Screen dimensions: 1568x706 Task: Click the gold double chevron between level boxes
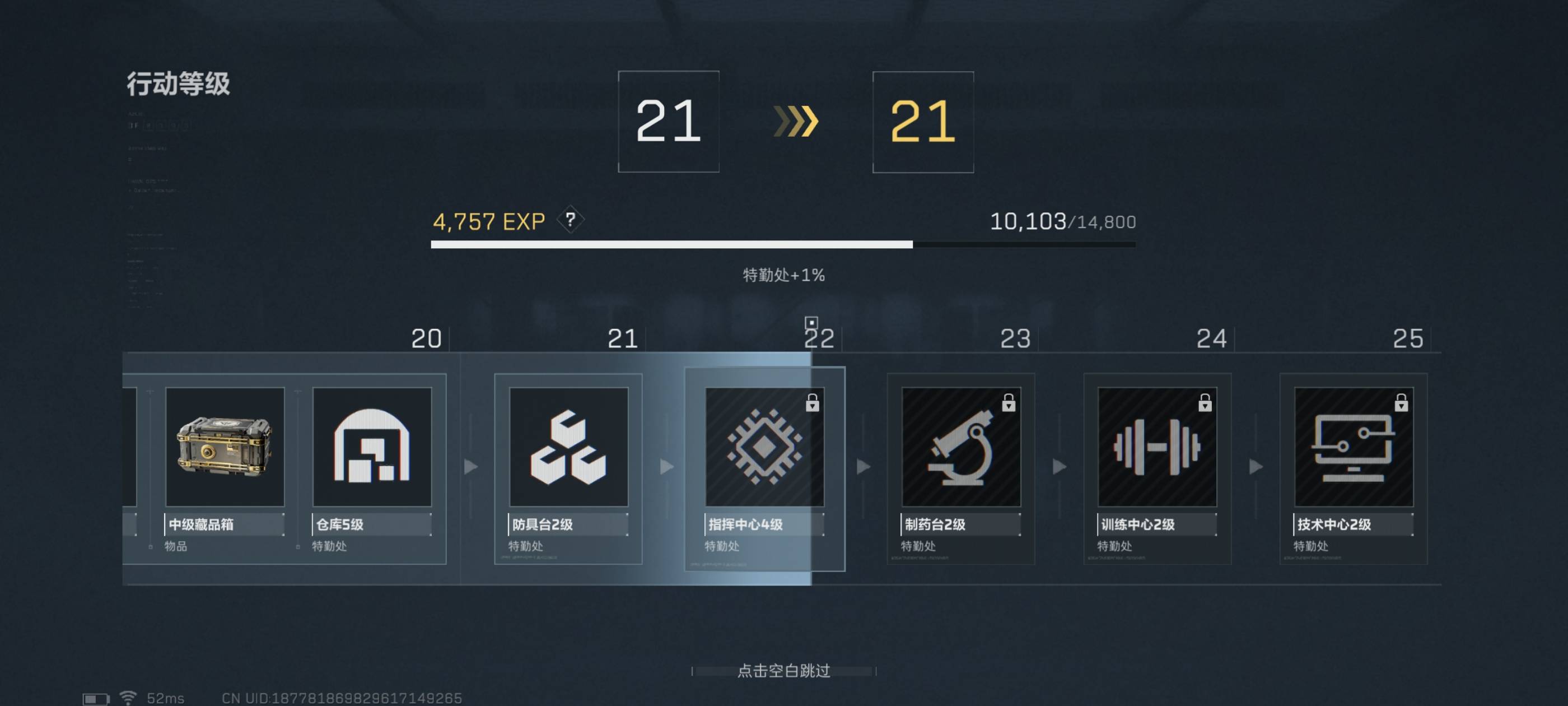point(797,122)
